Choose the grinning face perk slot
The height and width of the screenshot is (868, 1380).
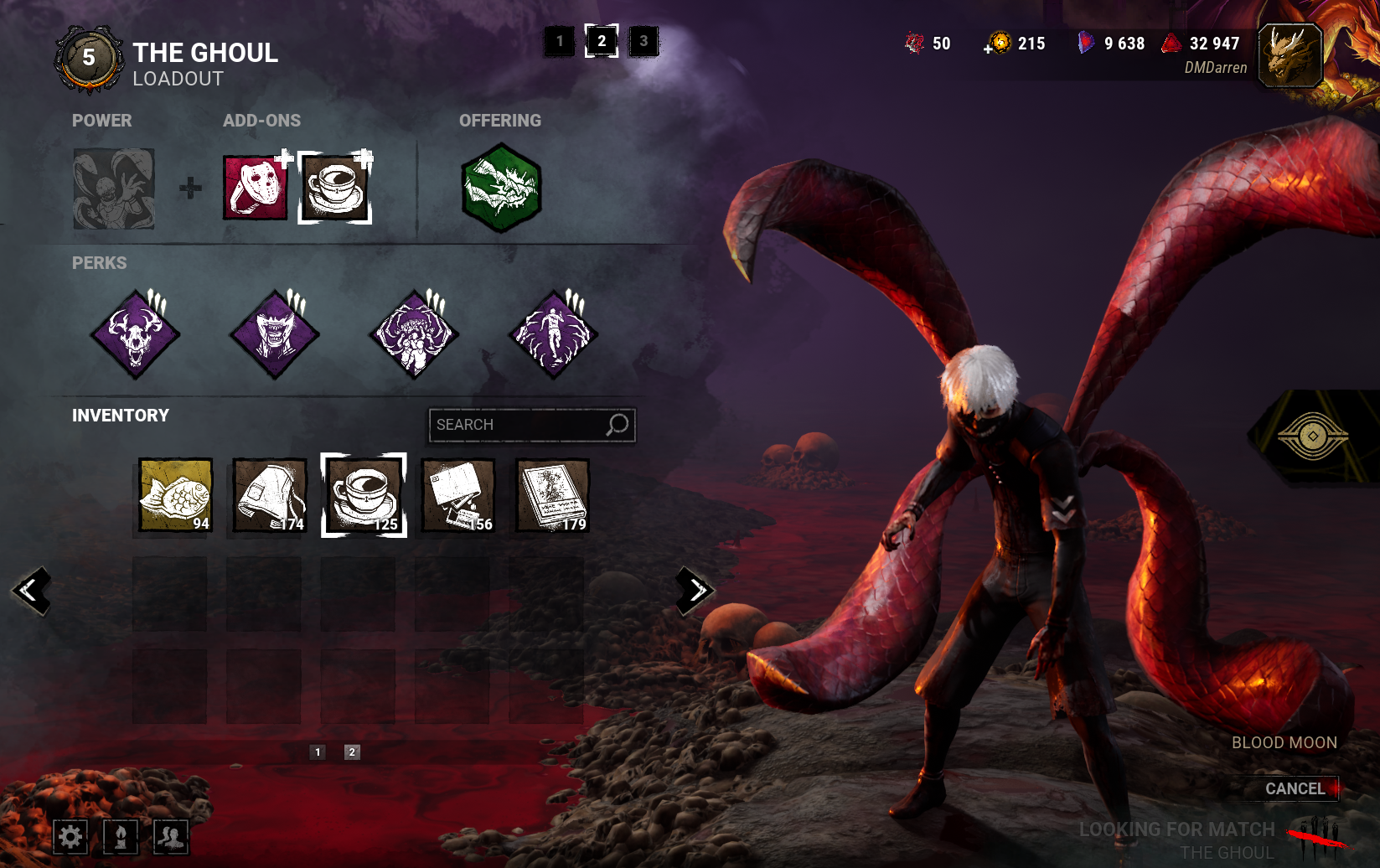tap(275, 334)
